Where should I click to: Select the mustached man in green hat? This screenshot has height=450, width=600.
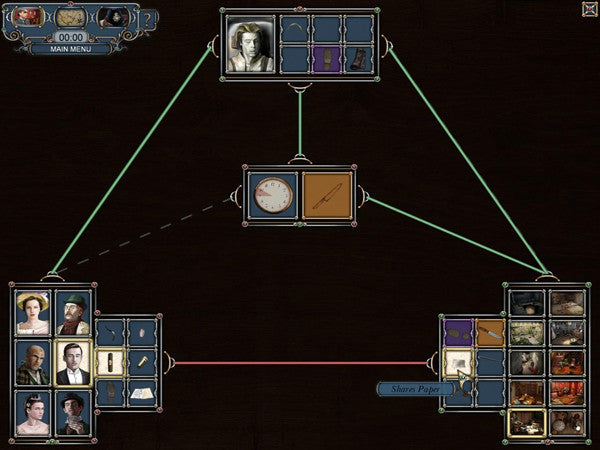(x=73, y=313)
